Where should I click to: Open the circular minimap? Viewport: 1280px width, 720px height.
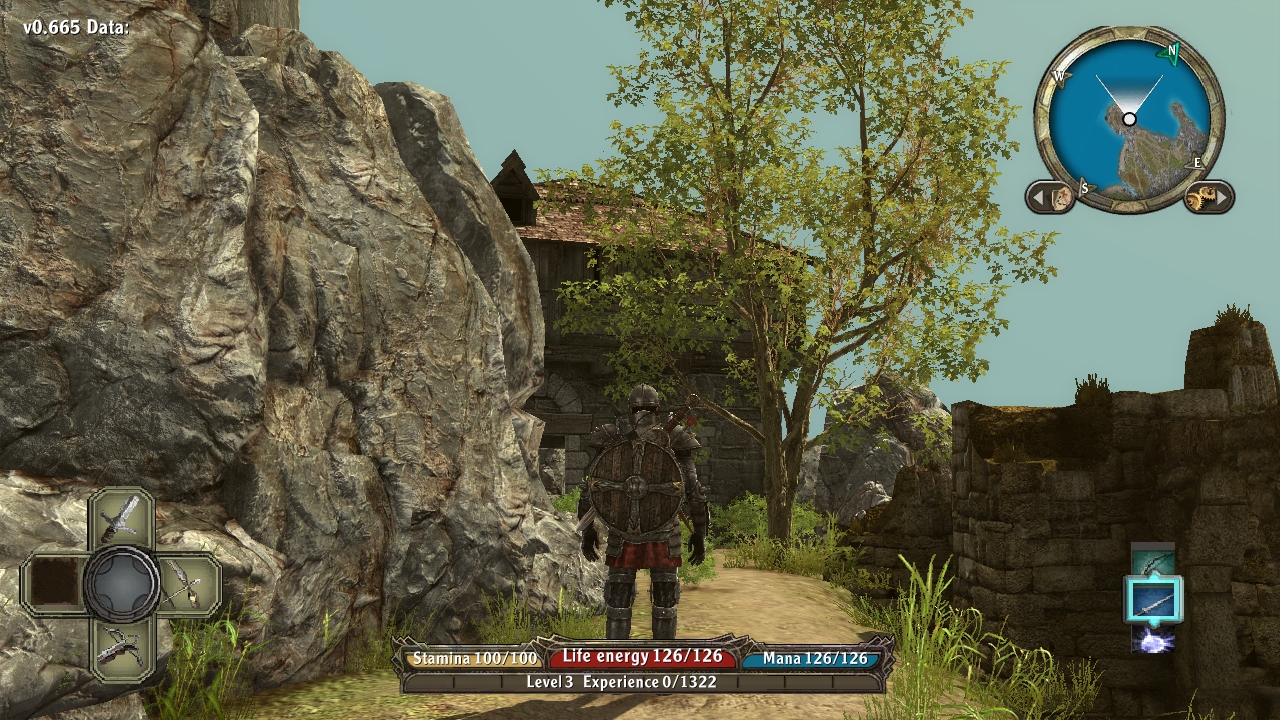point(1129,119)
